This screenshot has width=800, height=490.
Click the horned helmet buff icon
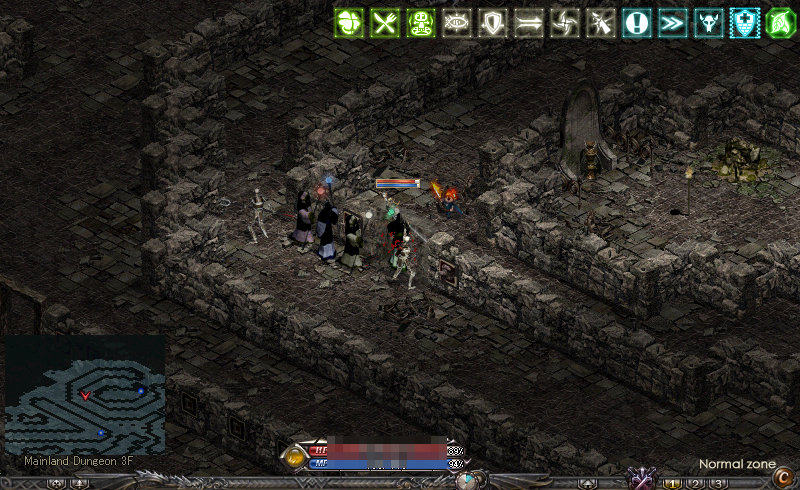(x=709, y=23)
